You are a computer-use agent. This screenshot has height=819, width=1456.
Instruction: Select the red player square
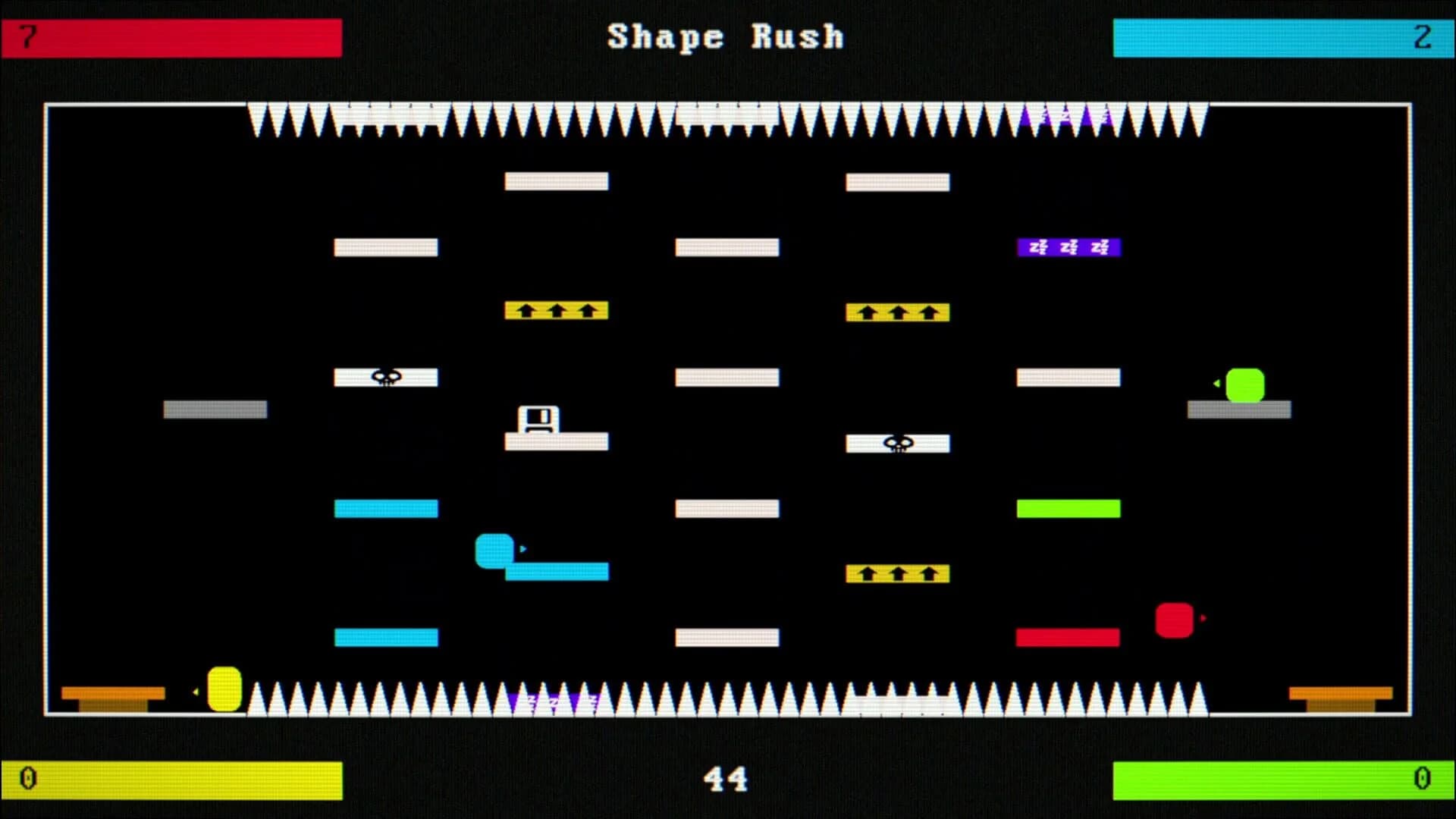(1174, 622)
